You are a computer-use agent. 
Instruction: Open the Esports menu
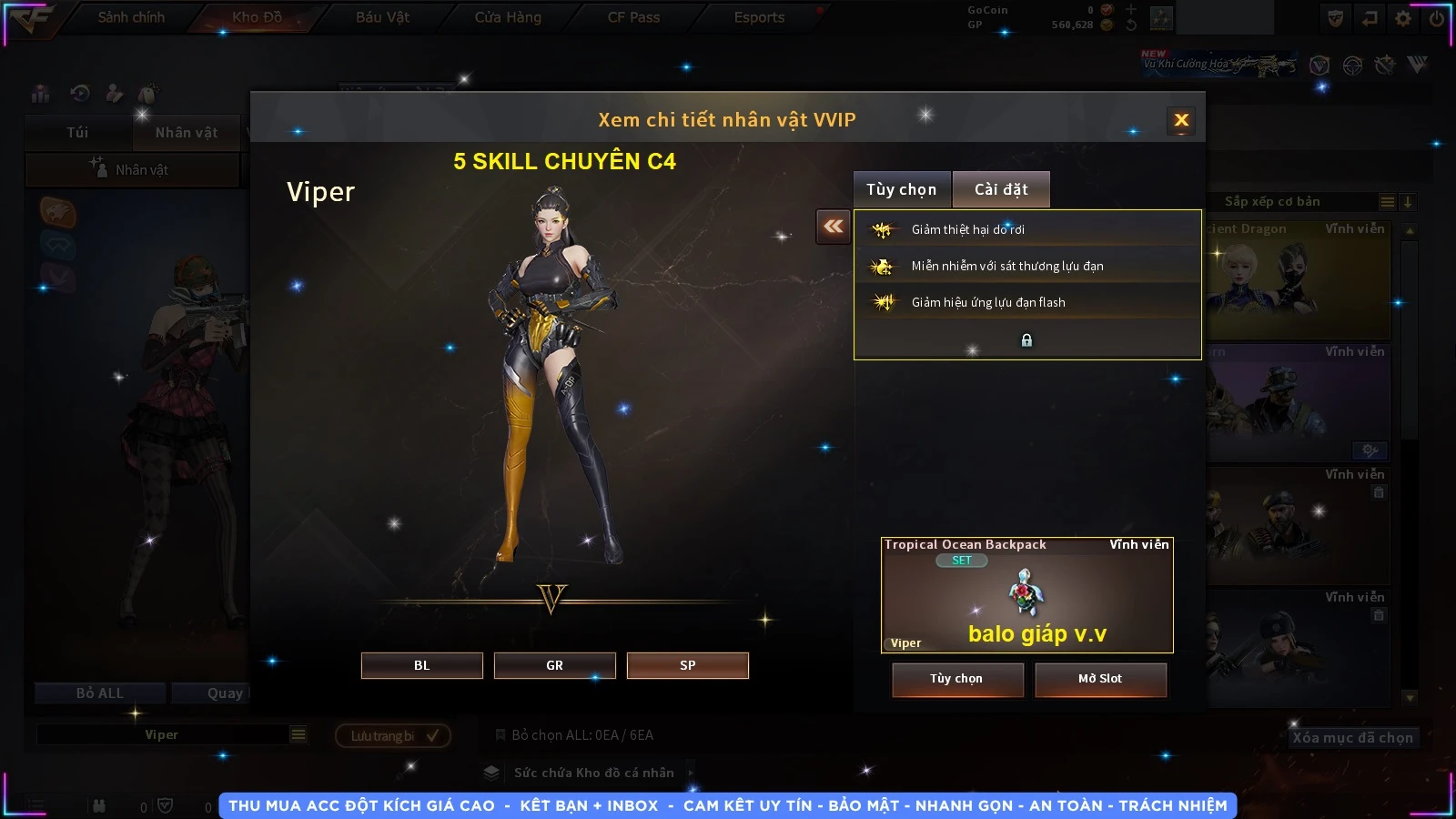coord(759,17)
